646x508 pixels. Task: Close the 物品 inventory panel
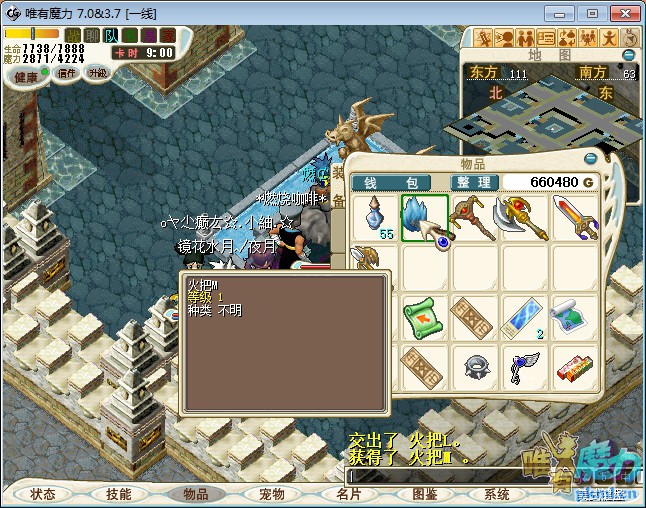(x=590, y=159)
